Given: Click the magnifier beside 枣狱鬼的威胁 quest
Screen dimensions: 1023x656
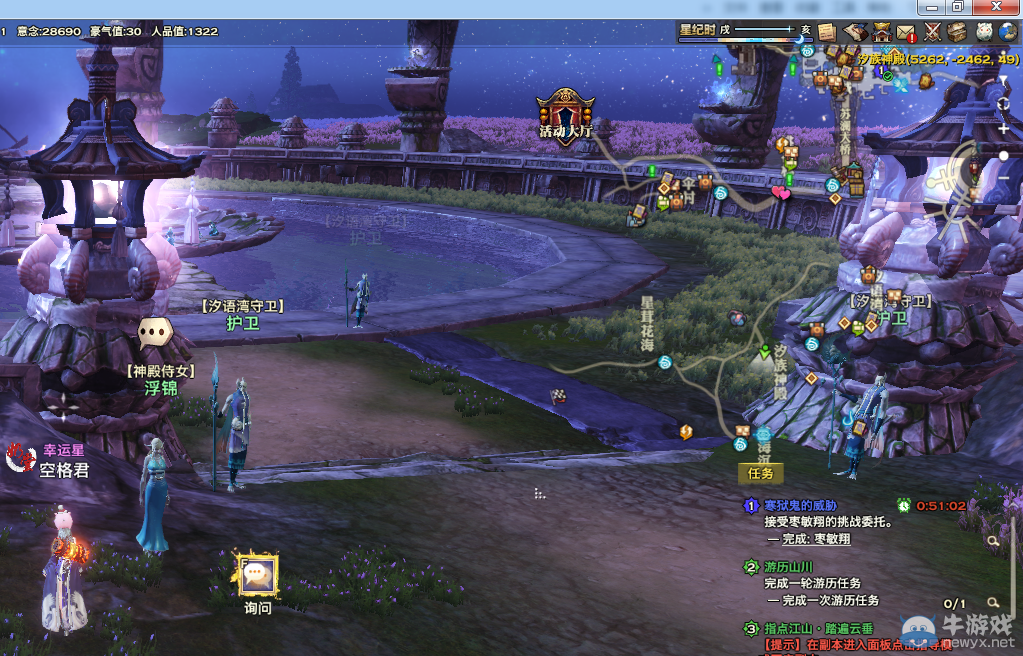Looking at the screenshot, I should click(x=993, y=541).
